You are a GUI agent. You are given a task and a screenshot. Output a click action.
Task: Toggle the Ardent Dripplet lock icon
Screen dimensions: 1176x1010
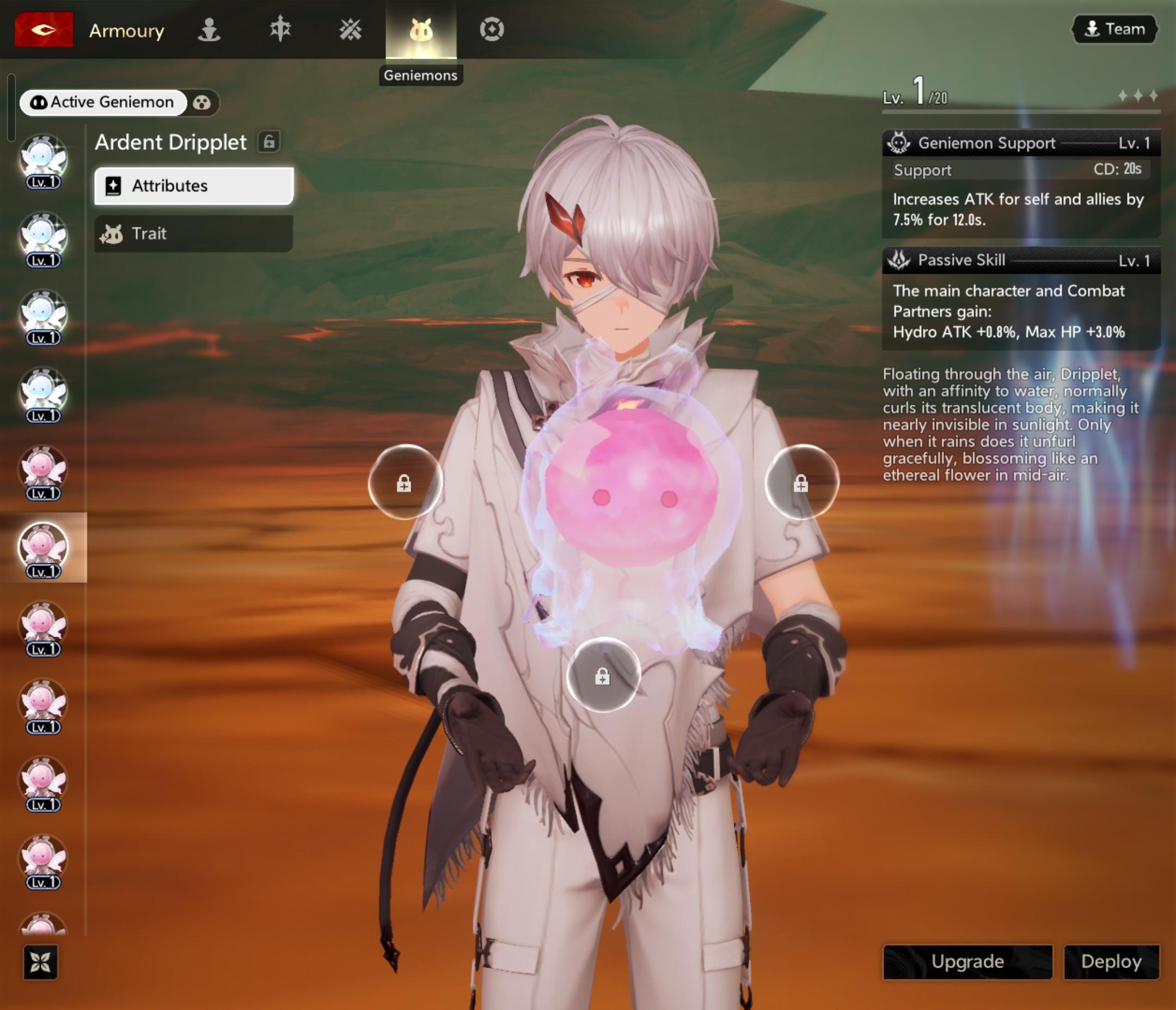pos(269,142)
